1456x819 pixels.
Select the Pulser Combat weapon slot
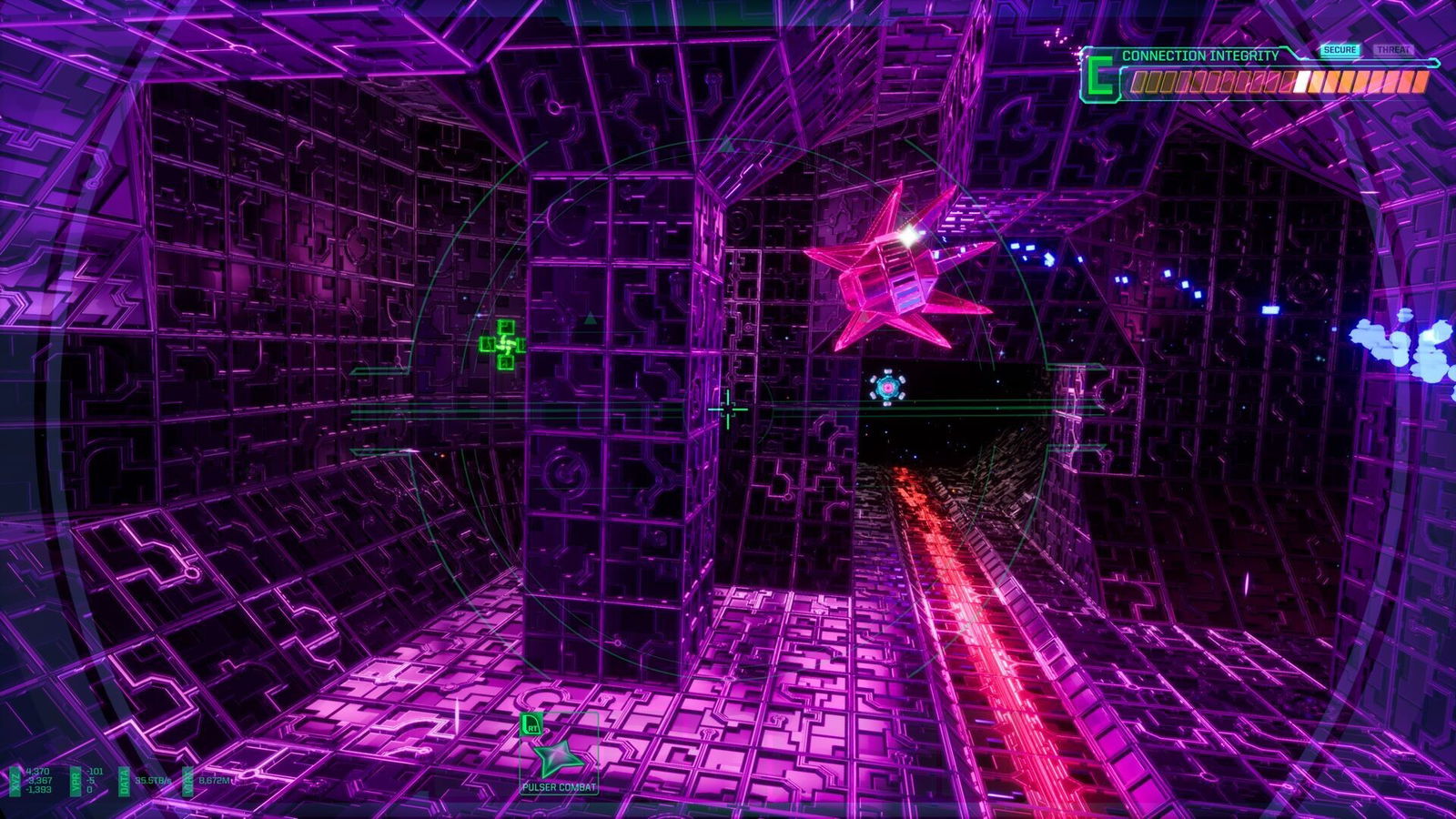click(558, 758)
